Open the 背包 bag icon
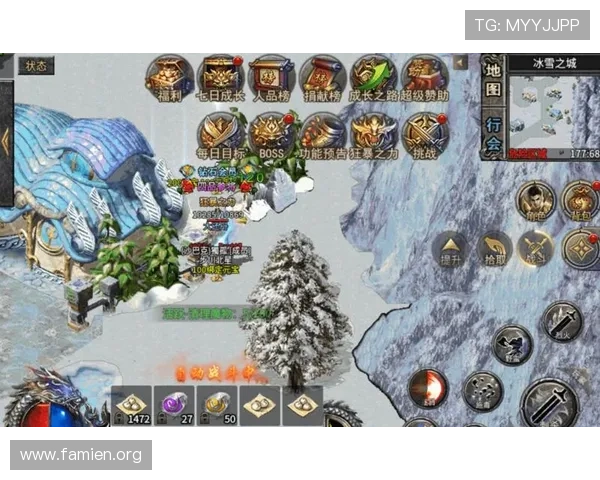600x480 pixels. point(580,200)
